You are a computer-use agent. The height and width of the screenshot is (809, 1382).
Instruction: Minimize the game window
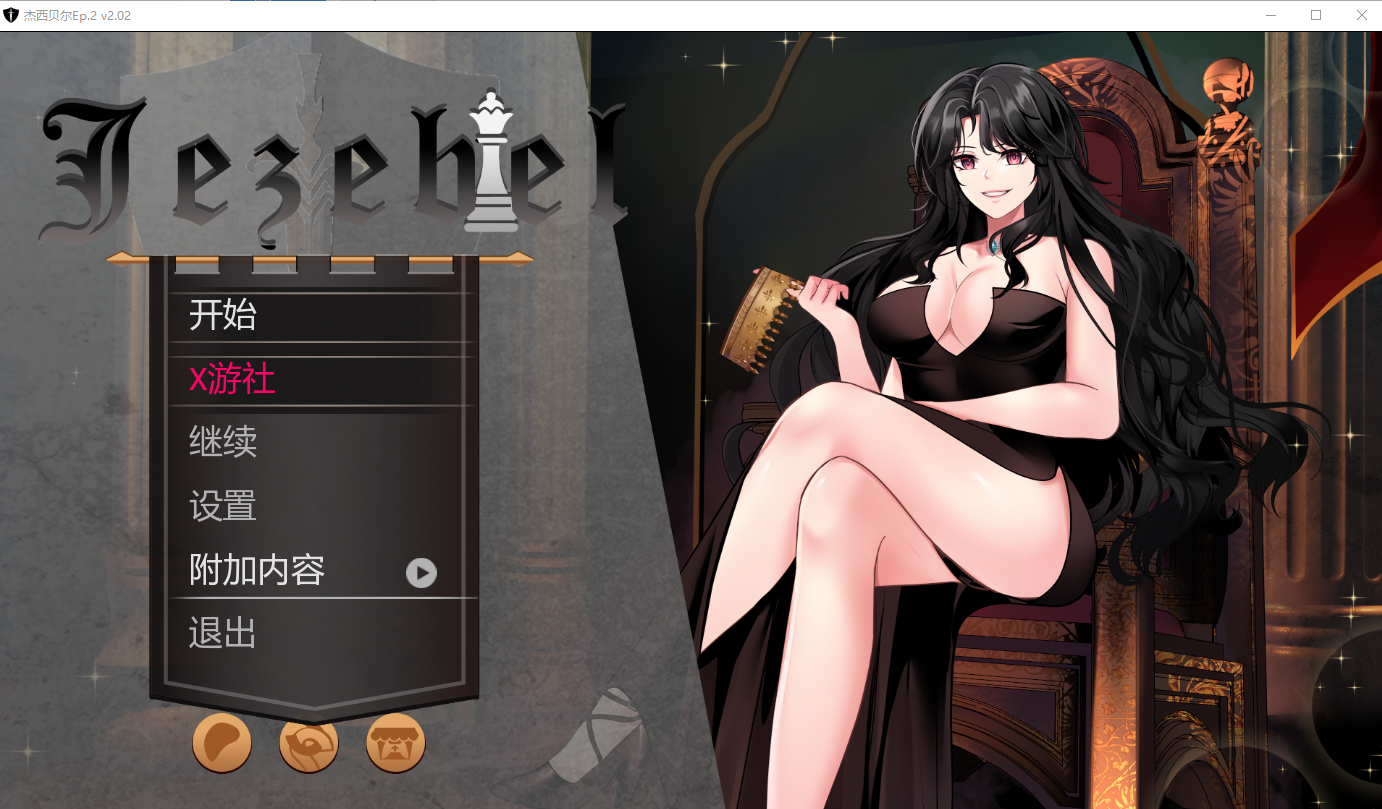tap(1270, 15)
